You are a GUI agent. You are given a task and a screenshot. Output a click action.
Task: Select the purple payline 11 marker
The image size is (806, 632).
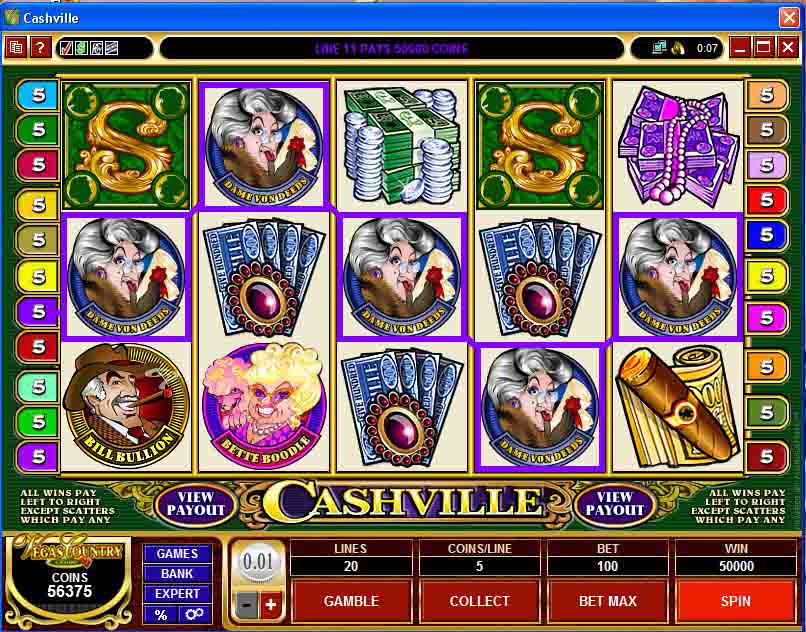click(38, 311)
